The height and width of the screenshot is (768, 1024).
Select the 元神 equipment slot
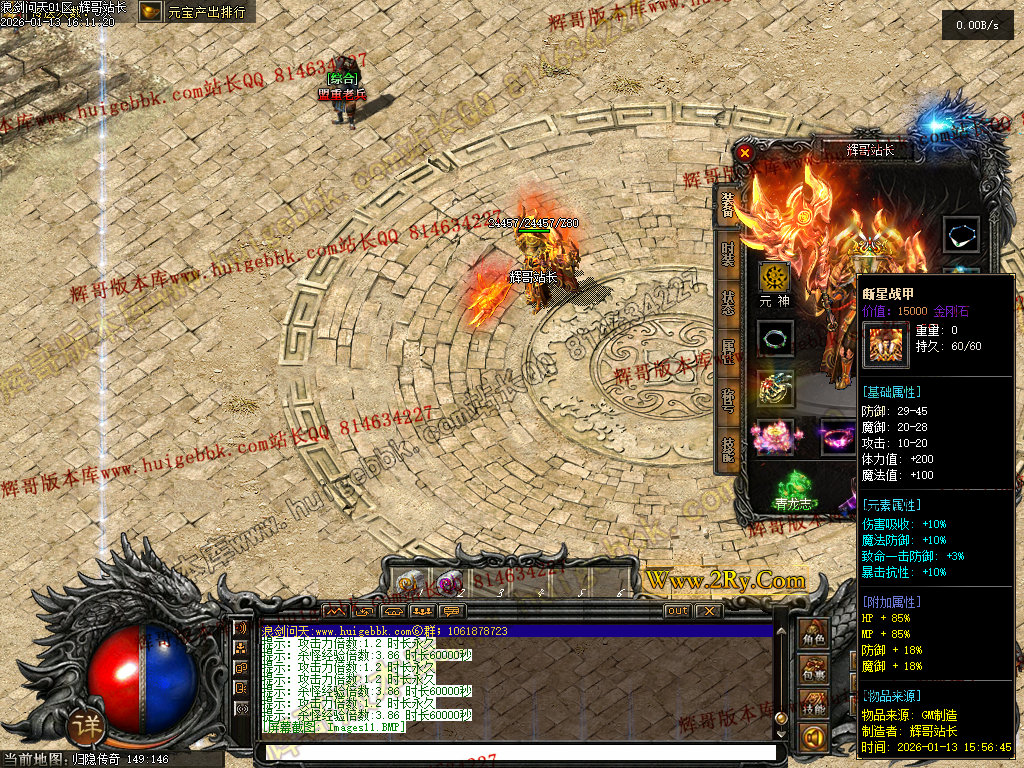774,278
